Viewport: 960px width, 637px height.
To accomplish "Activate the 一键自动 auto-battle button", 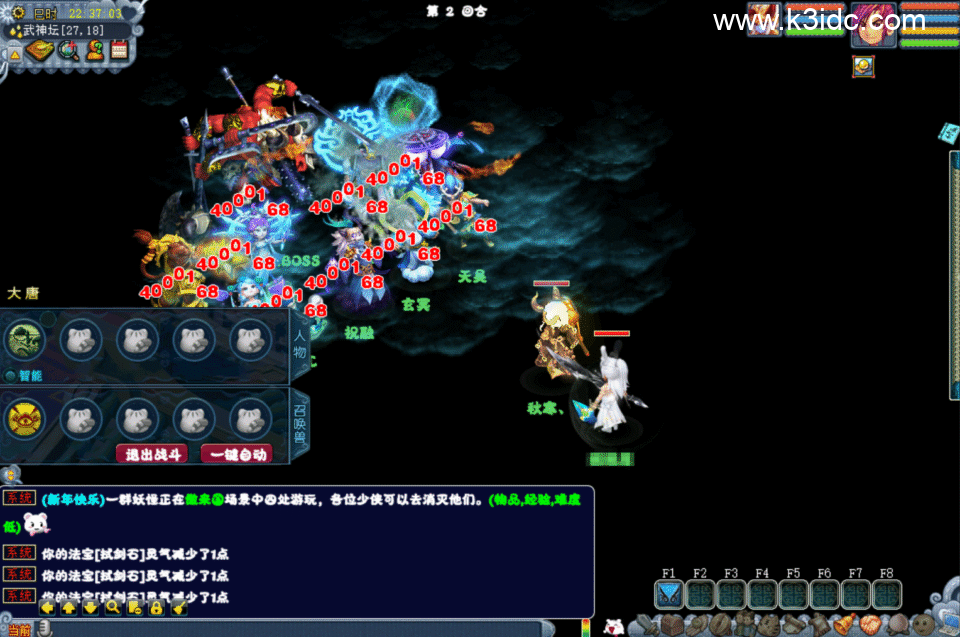I will [x=237, y=453].
